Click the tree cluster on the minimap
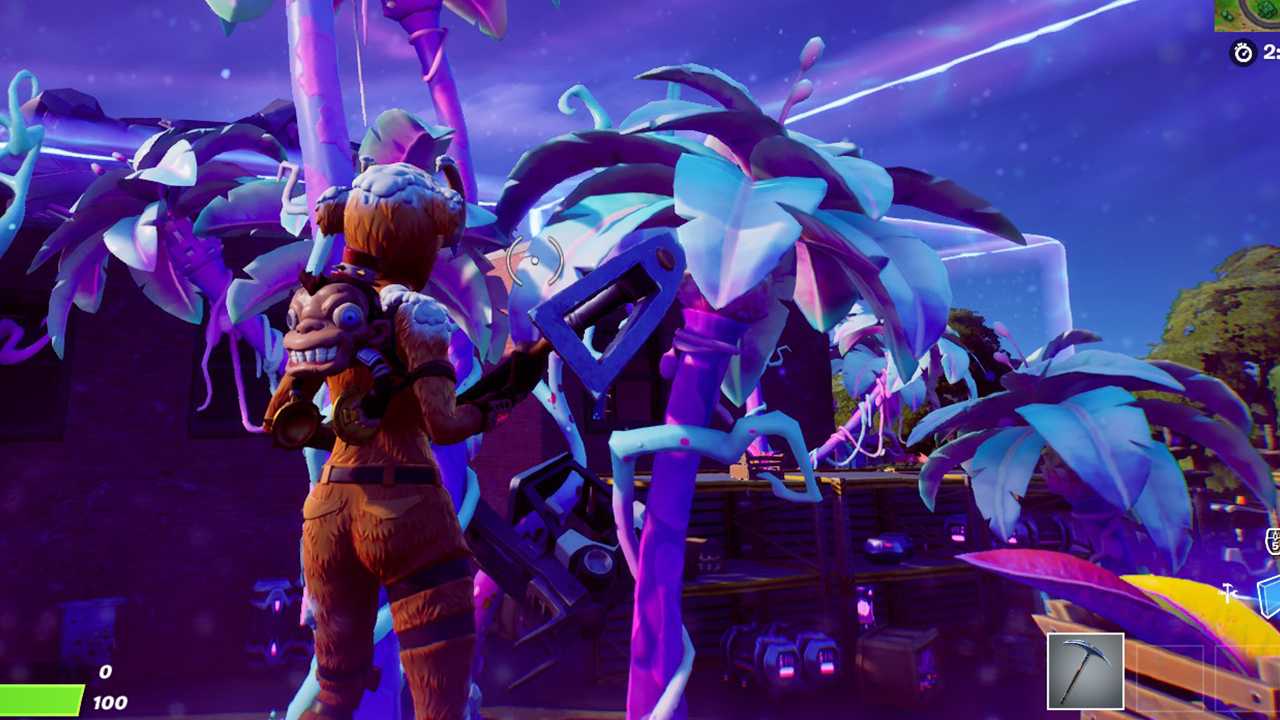The image size is (1280, 720). [x=1268, y=8]
